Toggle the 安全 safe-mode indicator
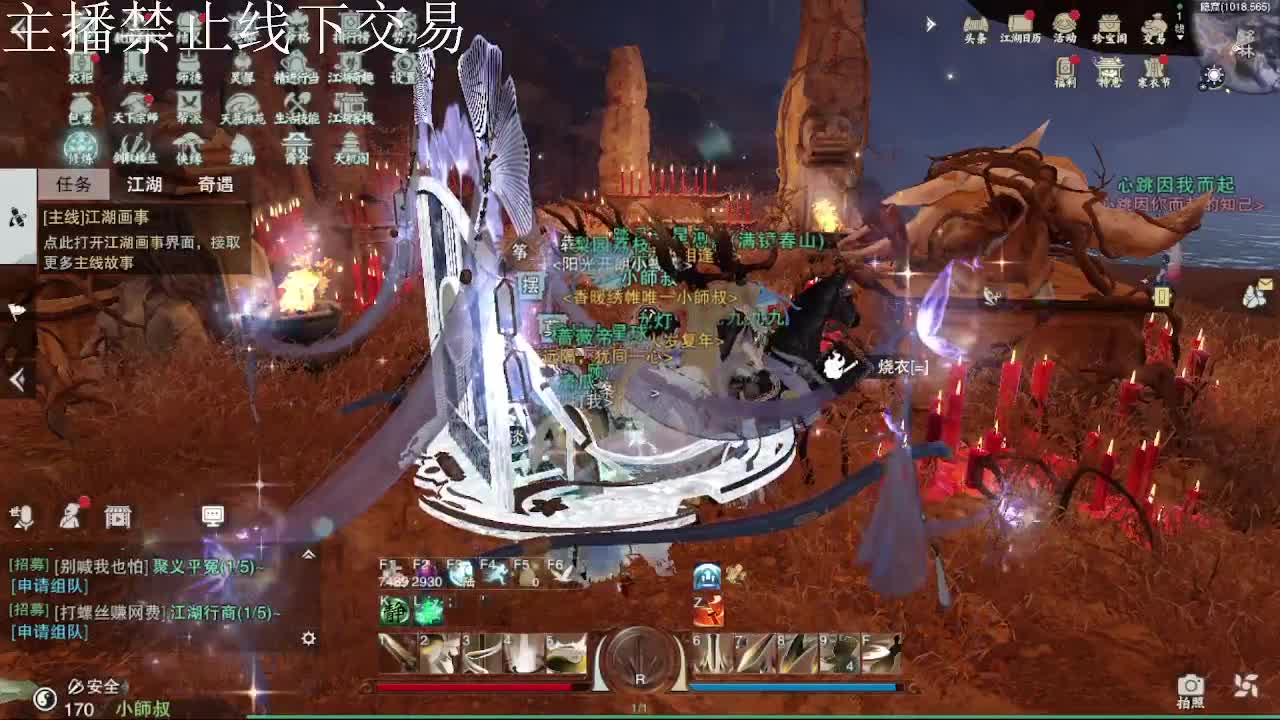 point(98,687)
